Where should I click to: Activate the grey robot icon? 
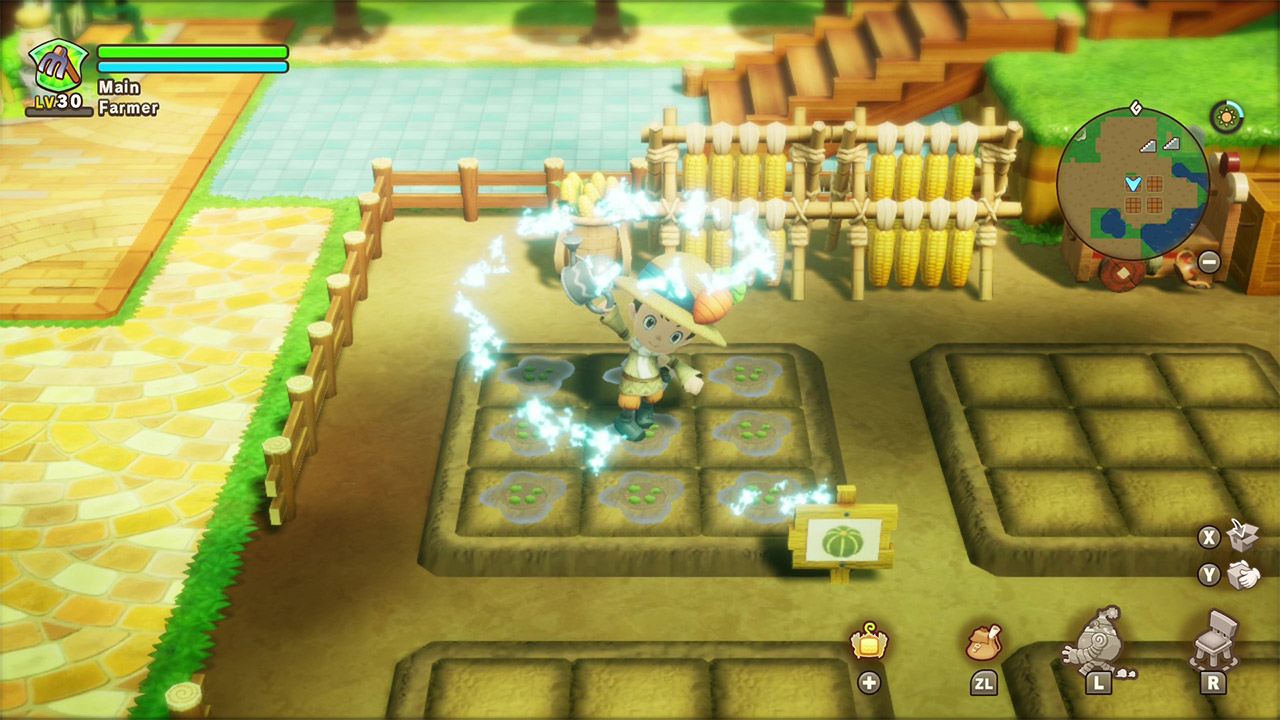click(1099, 637)
